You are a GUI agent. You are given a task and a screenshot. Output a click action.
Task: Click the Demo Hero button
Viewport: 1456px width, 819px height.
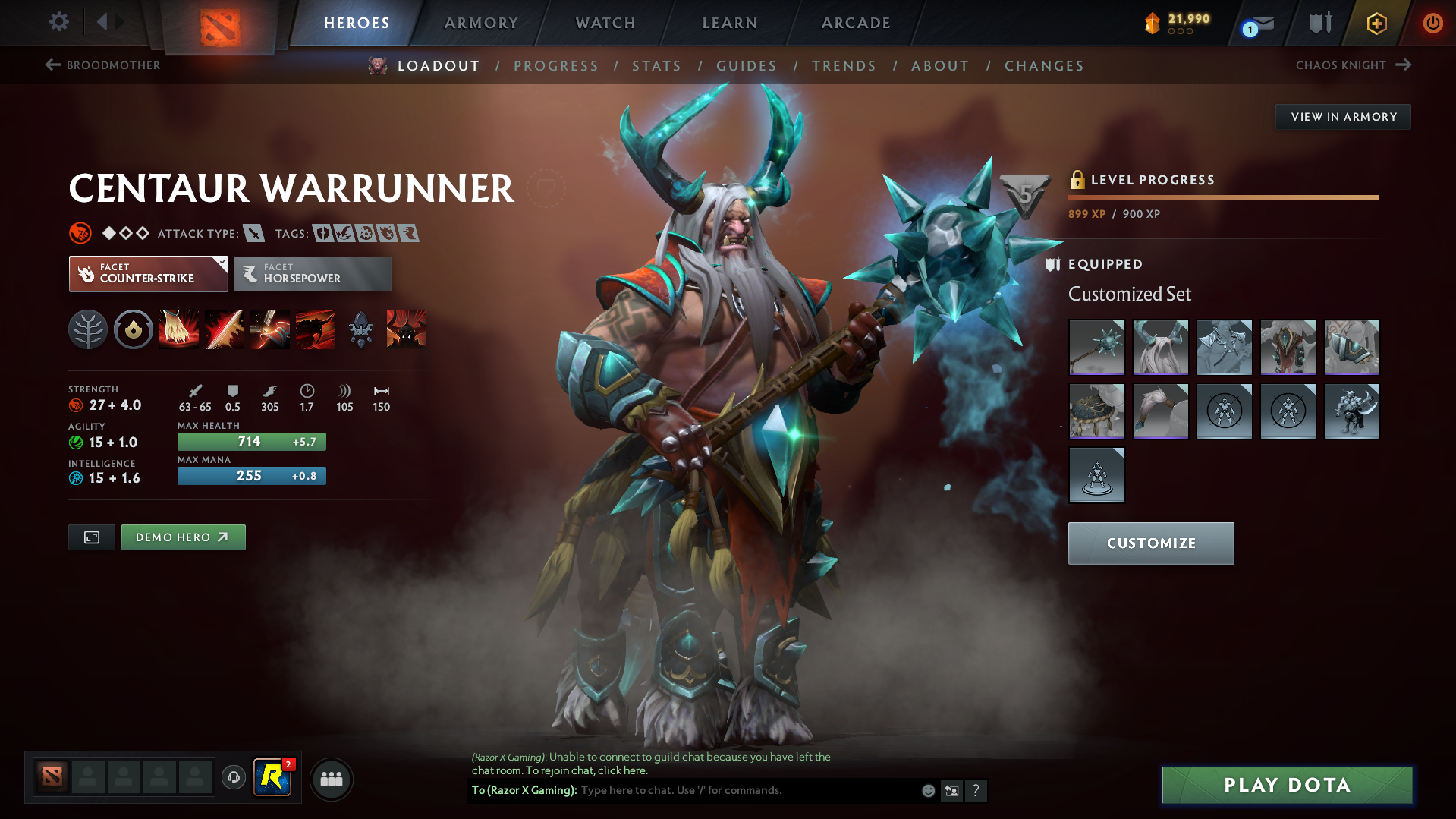[x=183, y=537]
